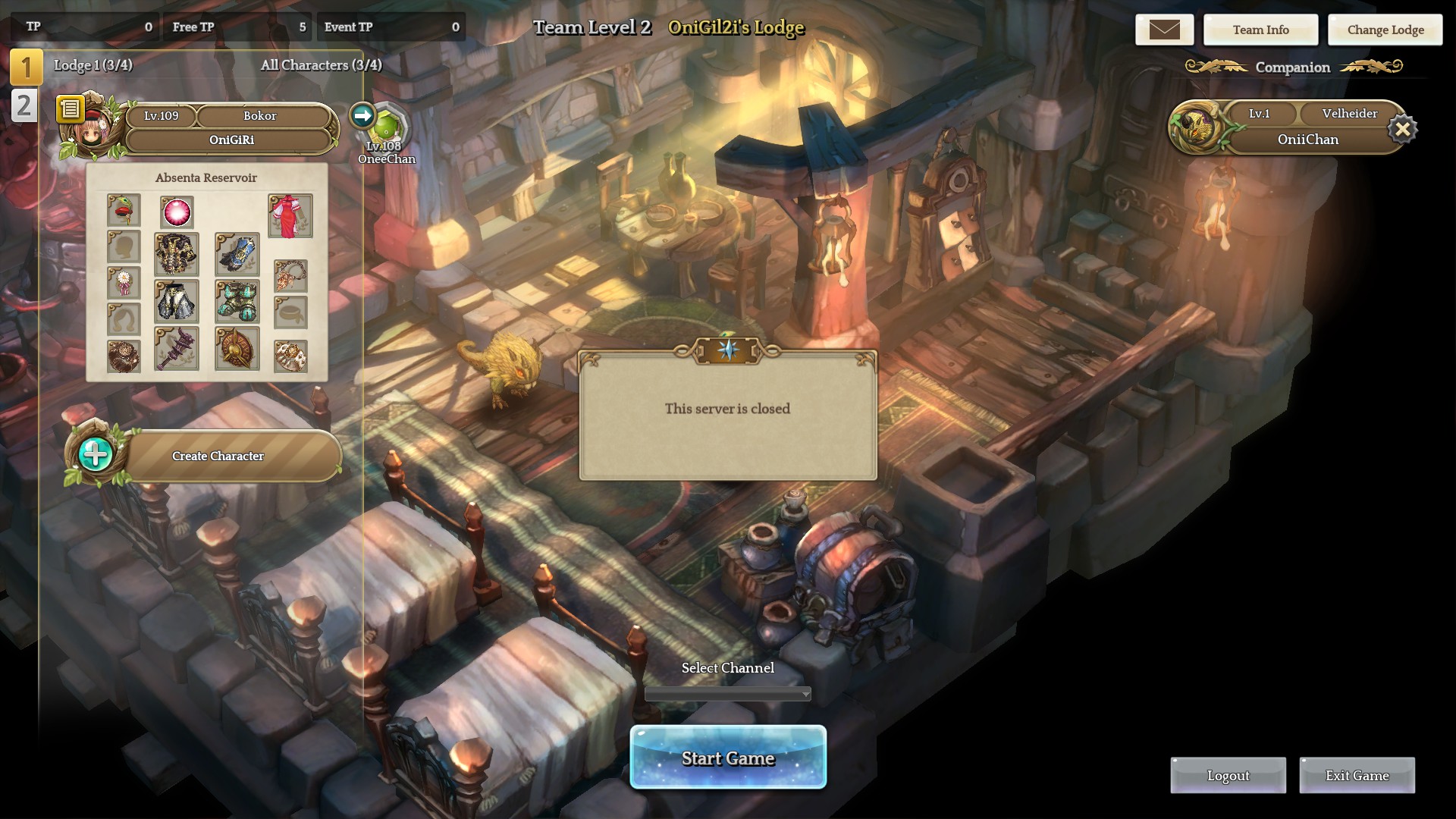
Task: Log out of the account
Action: click(x=1228, y=775)
